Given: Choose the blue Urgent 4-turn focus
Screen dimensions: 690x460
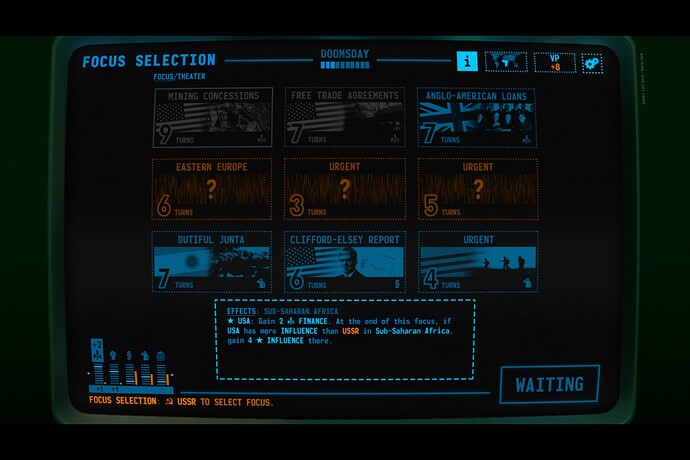Looking at the screenshot, I should 476,262.
